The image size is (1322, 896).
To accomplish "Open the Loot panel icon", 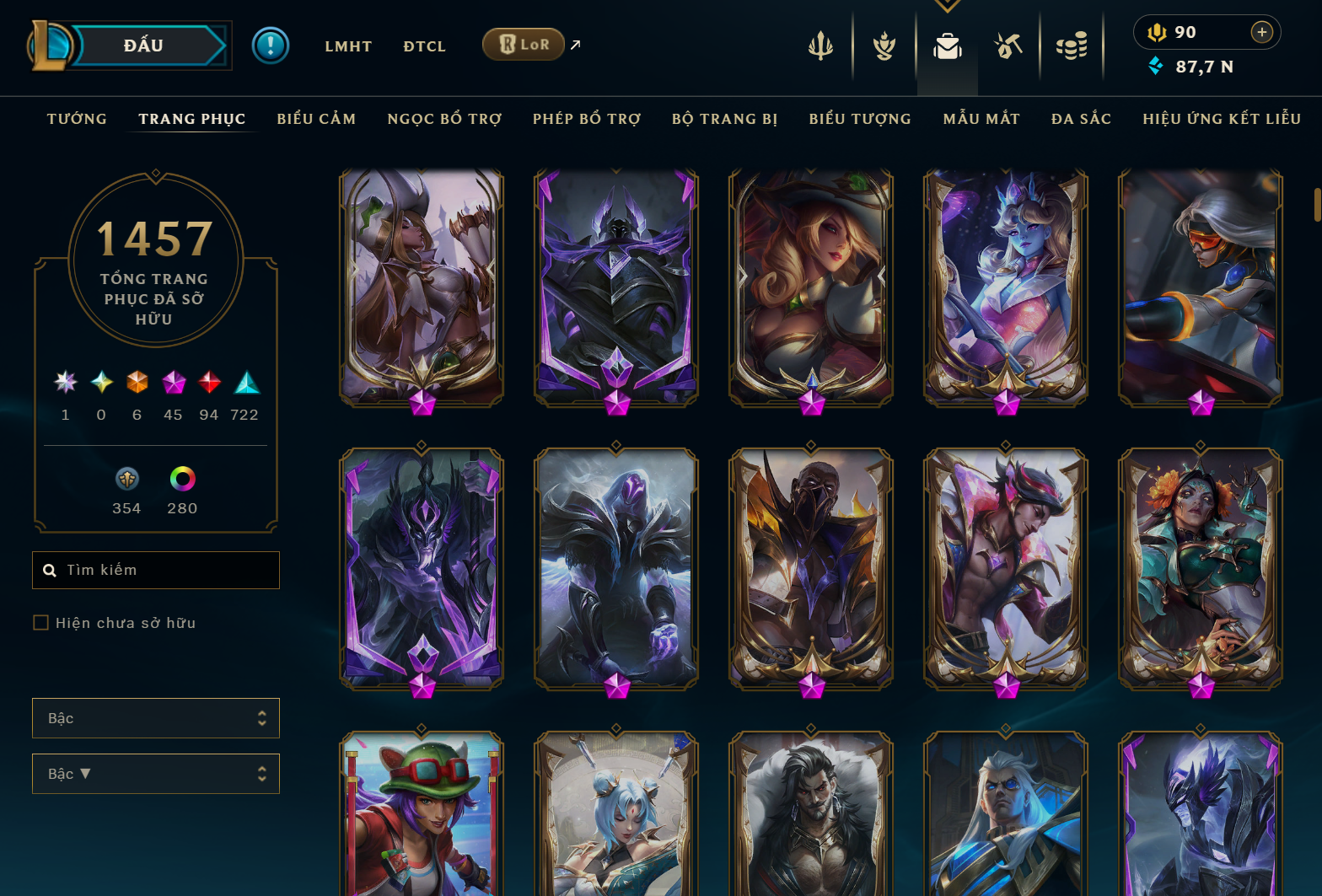I will pos(1008,47).
